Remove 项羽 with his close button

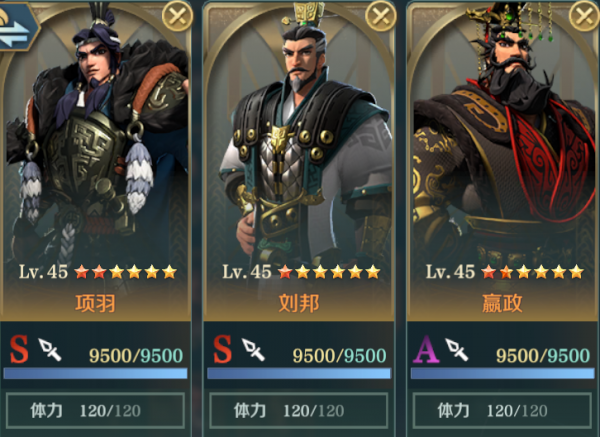(x=177, y=15)
